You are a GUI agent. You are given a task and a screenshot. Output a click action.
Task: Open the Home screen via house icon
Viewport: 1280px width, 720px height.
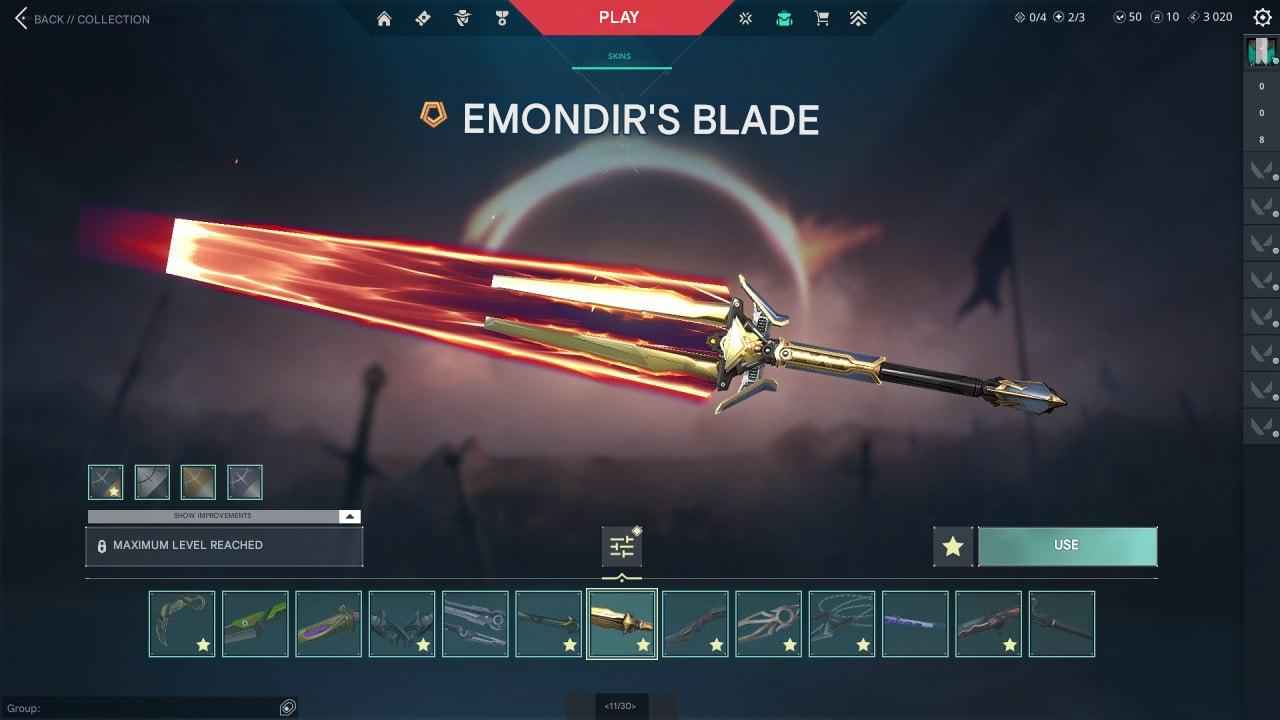pyautogui.click(x=383, y=17)
